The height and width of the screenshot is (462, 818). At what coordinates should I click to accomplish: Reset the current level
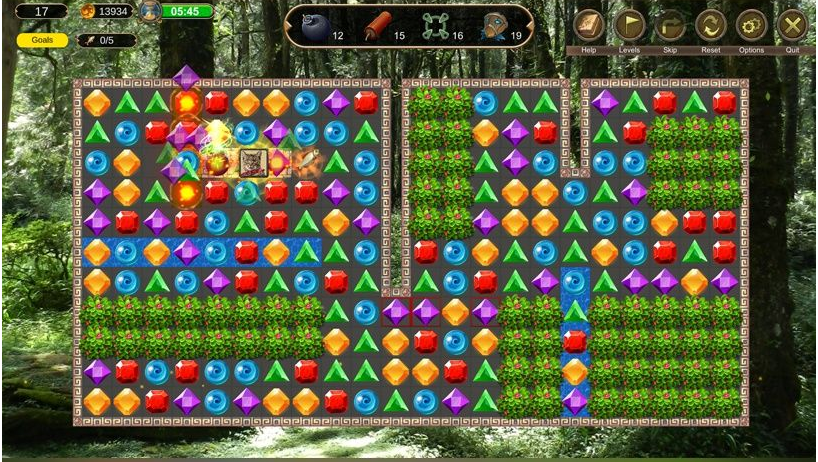(x=711, y=25)
